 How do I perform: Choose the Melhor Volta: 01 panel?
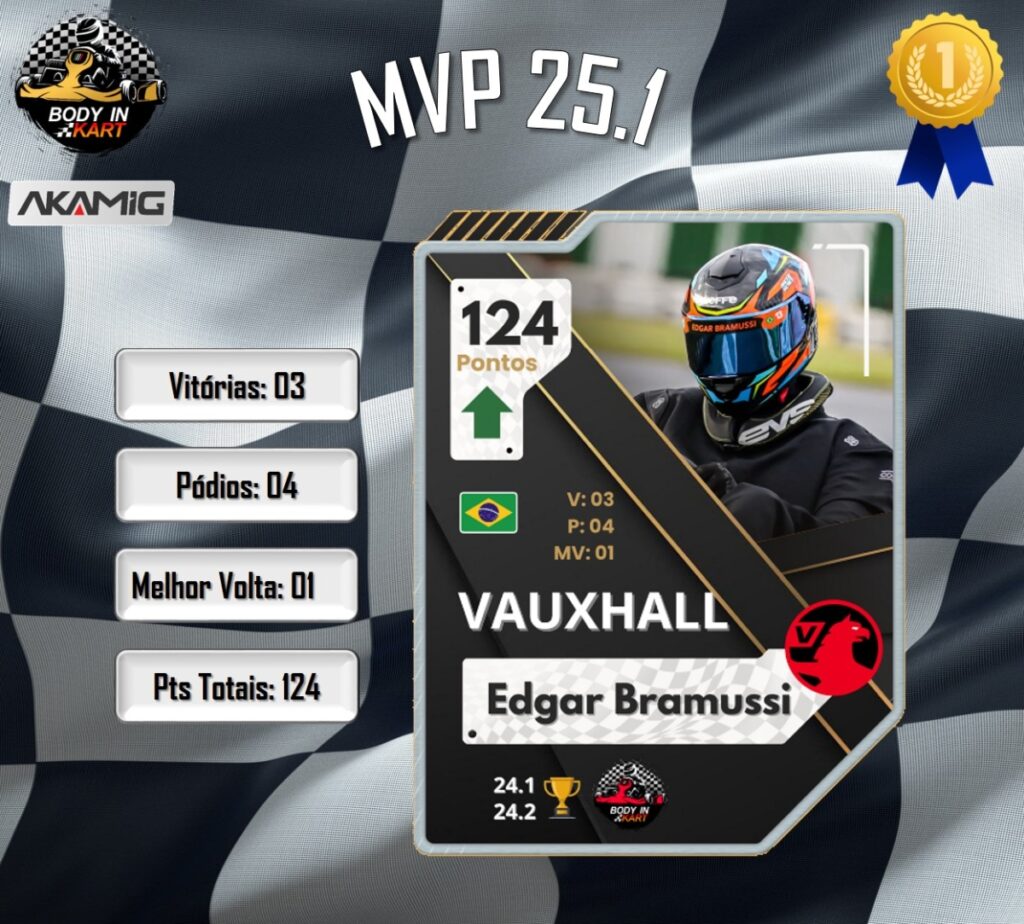pyautogui.click(x=237, y=585)
